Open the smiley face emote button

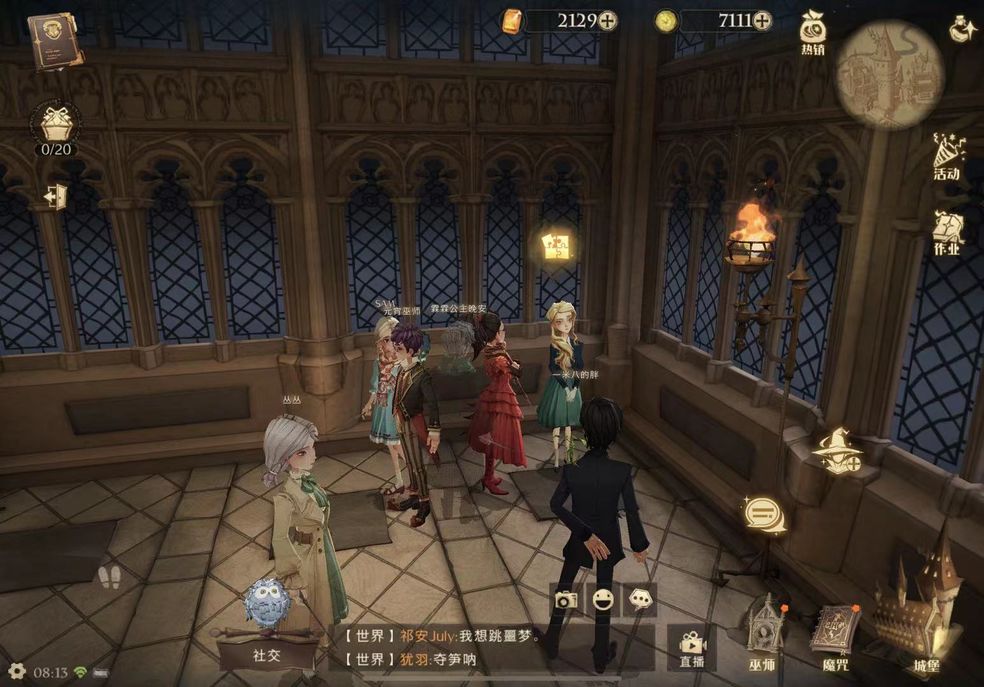pos(603,599)
